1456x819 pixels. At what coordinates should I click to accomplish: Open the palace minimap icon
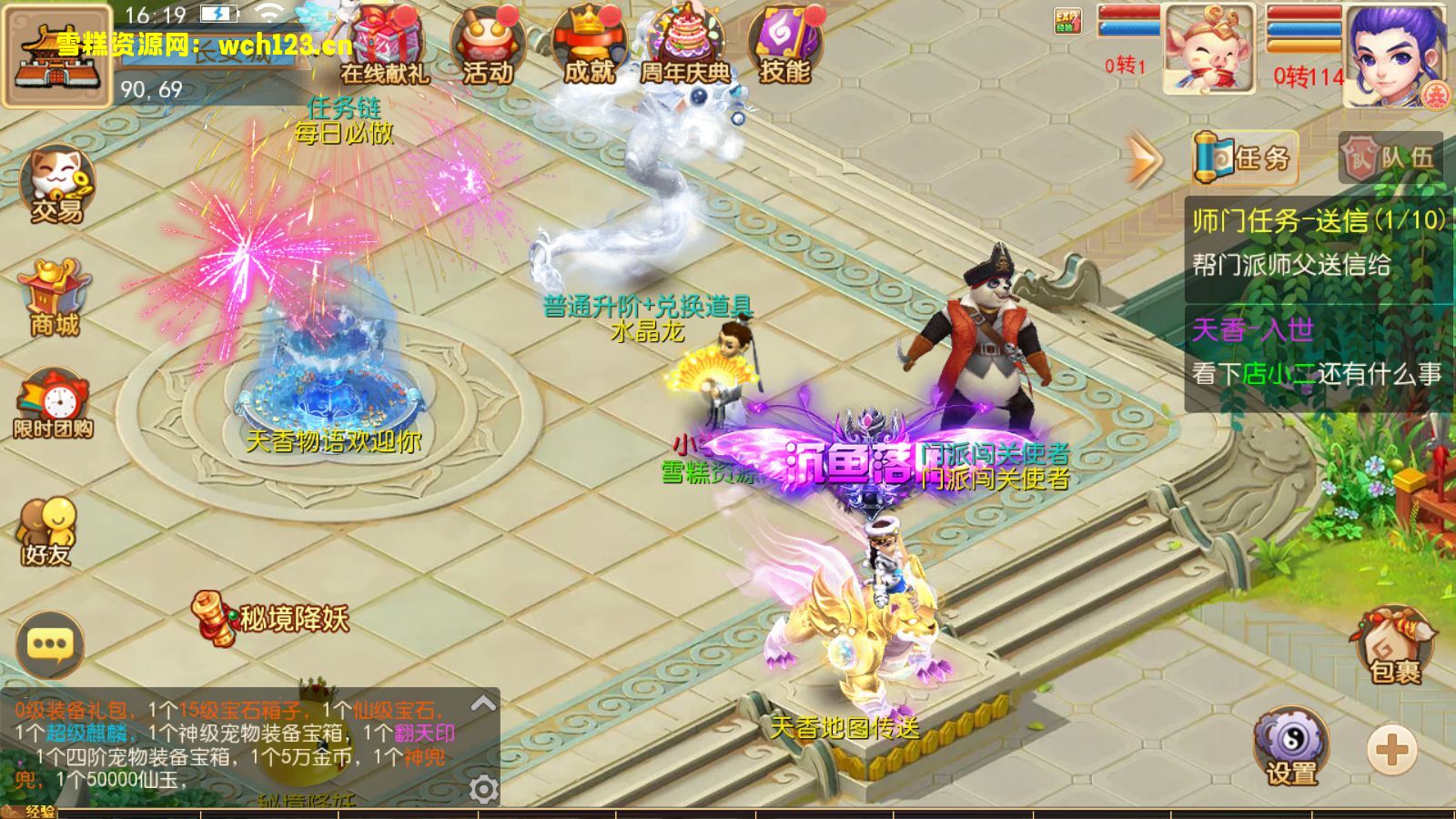click(56, 56)
